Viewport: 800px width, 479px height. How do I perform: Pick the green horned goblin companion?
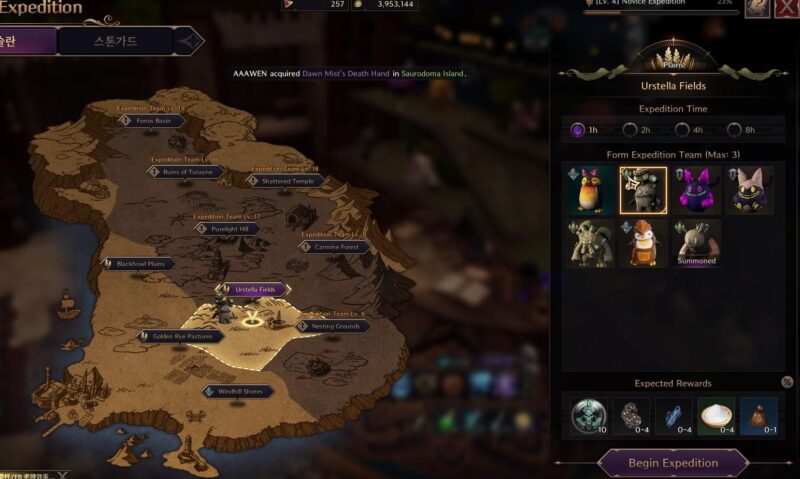(x=589, y=244)
